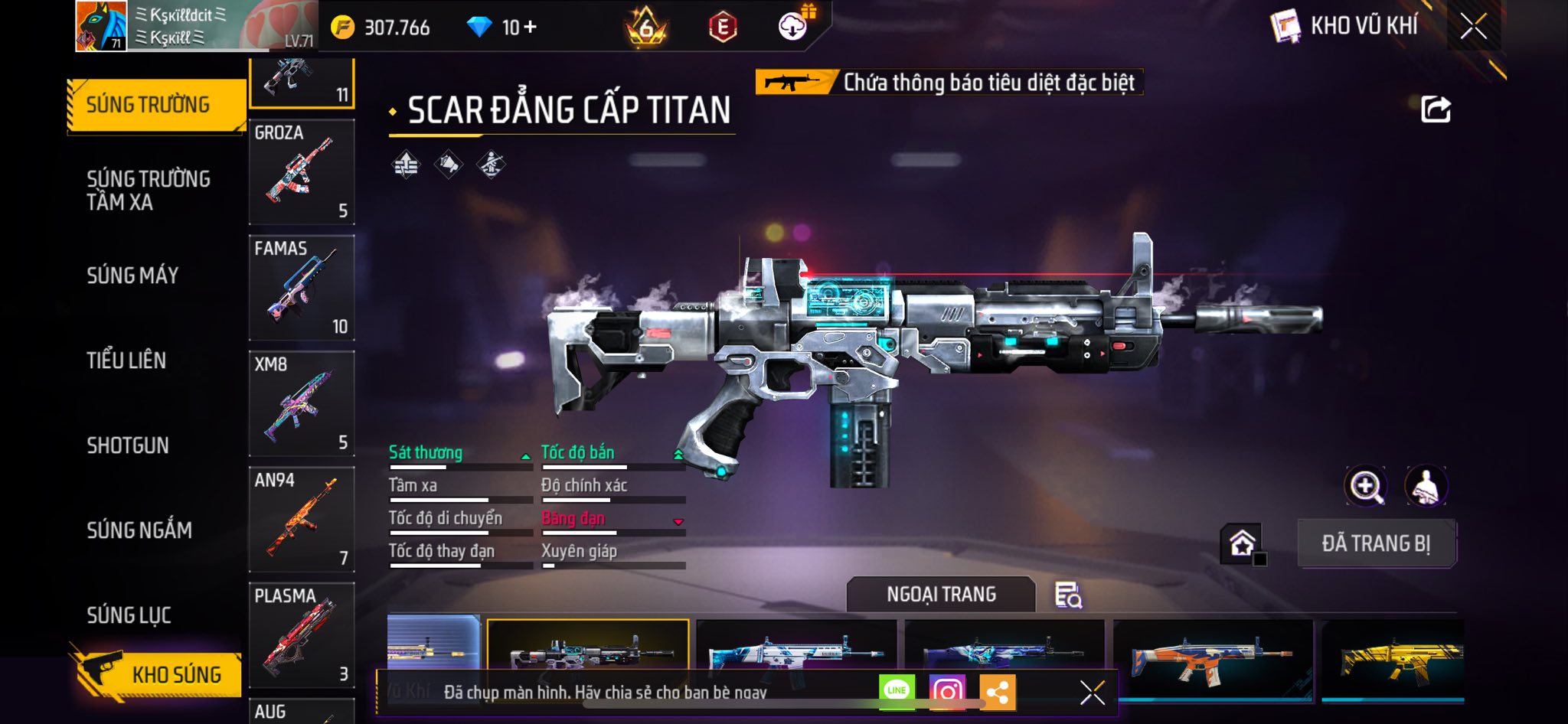The width and height of the screenshot is (1568, 724).
Task: Open the Súng Lục category
Action: (x=129, y=615)
